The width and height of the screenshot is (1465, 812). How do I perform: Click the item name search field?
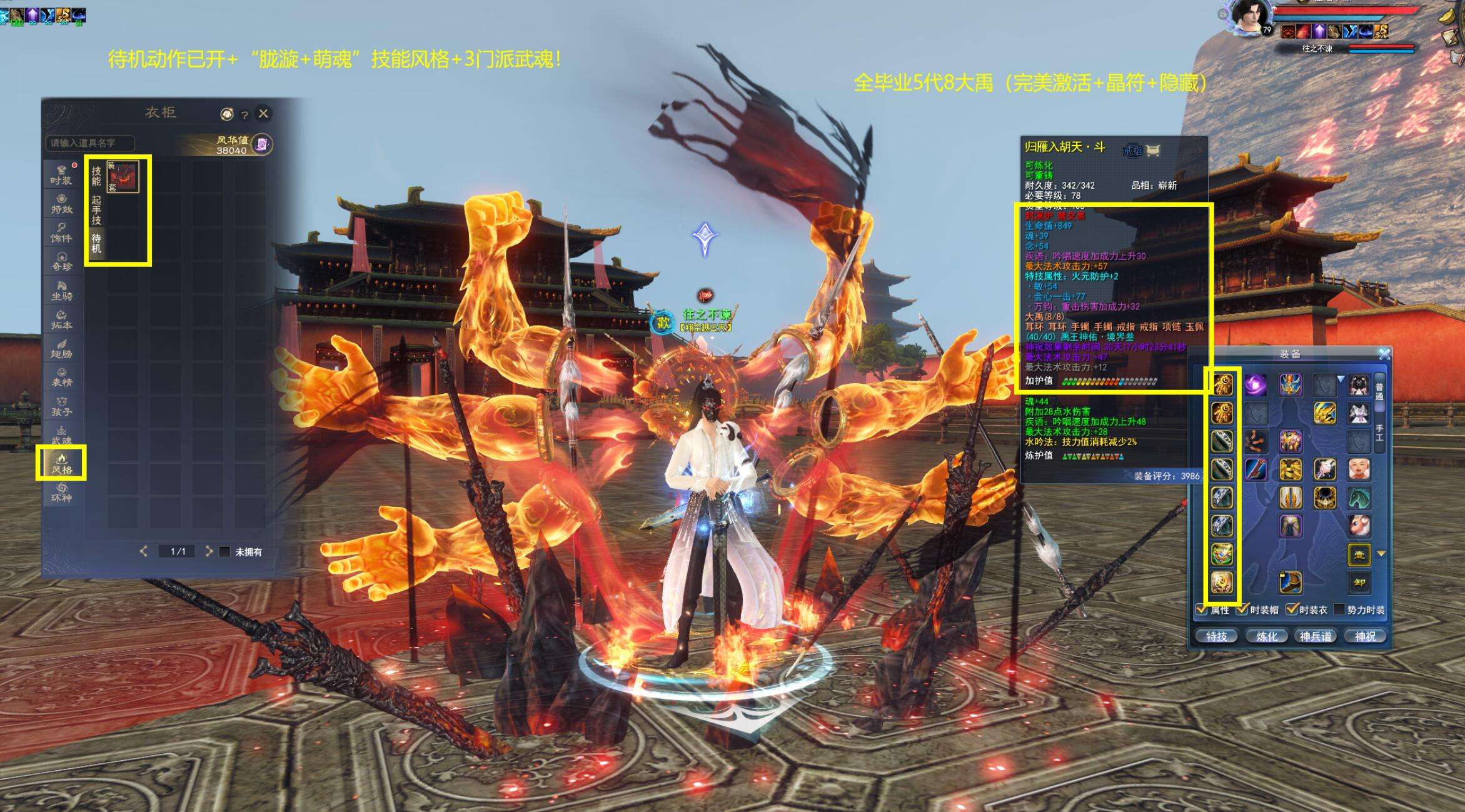(90, 143)
